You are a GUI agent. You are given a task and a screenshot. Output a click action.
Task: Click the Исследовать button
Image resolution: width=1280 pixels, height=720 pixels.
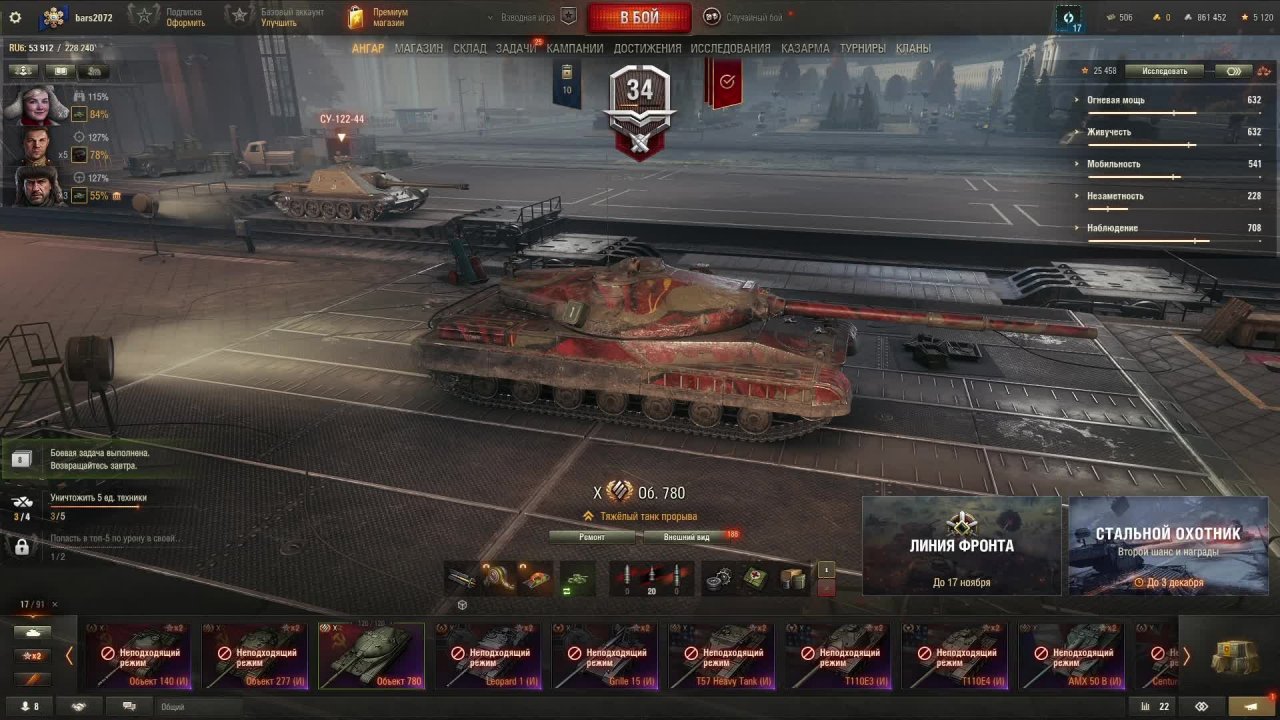point(1165,71)
